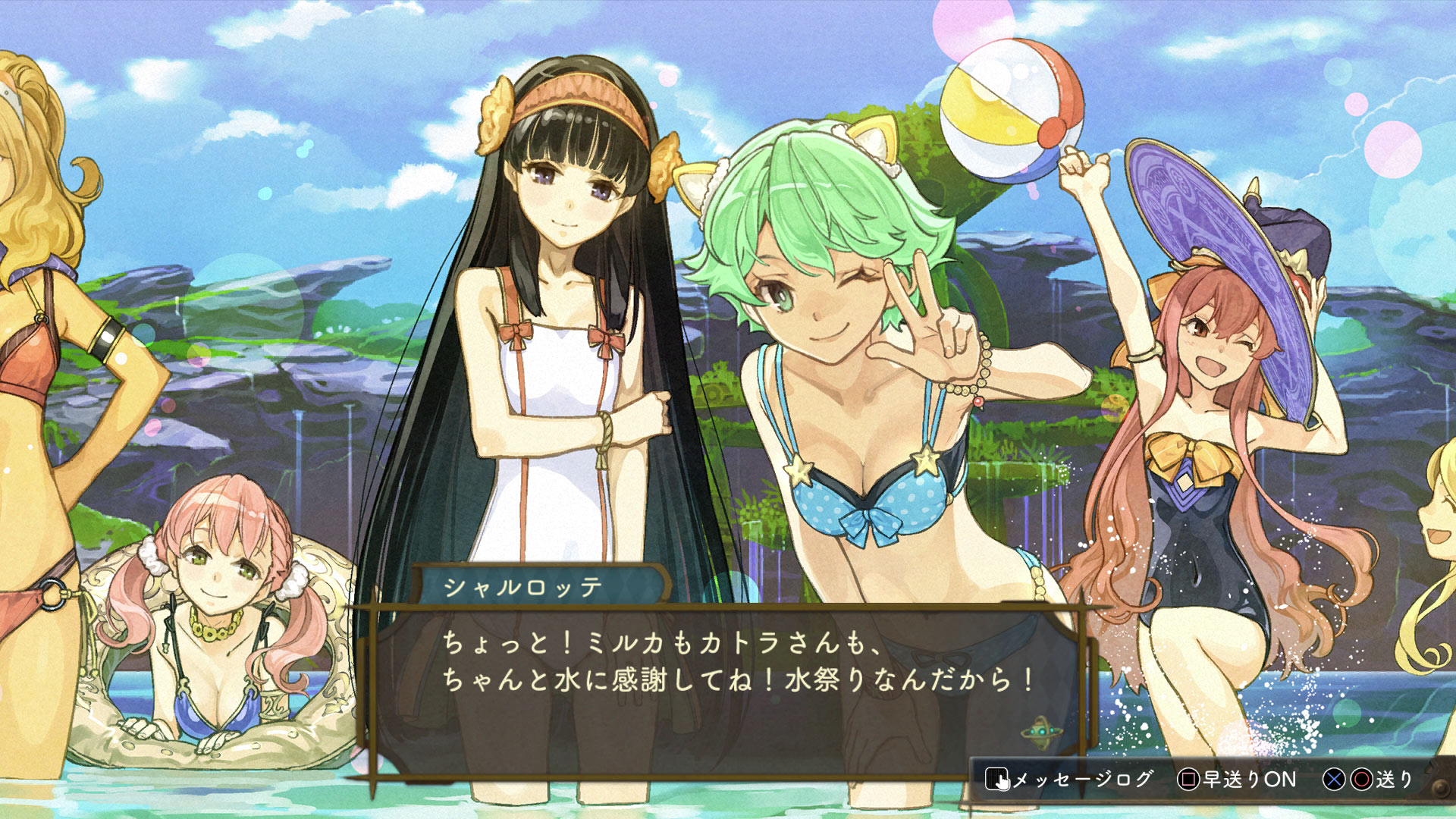Click the cursor arrow icon in bottom bar
1456x819 pixels.
(x=1003, y=783)
